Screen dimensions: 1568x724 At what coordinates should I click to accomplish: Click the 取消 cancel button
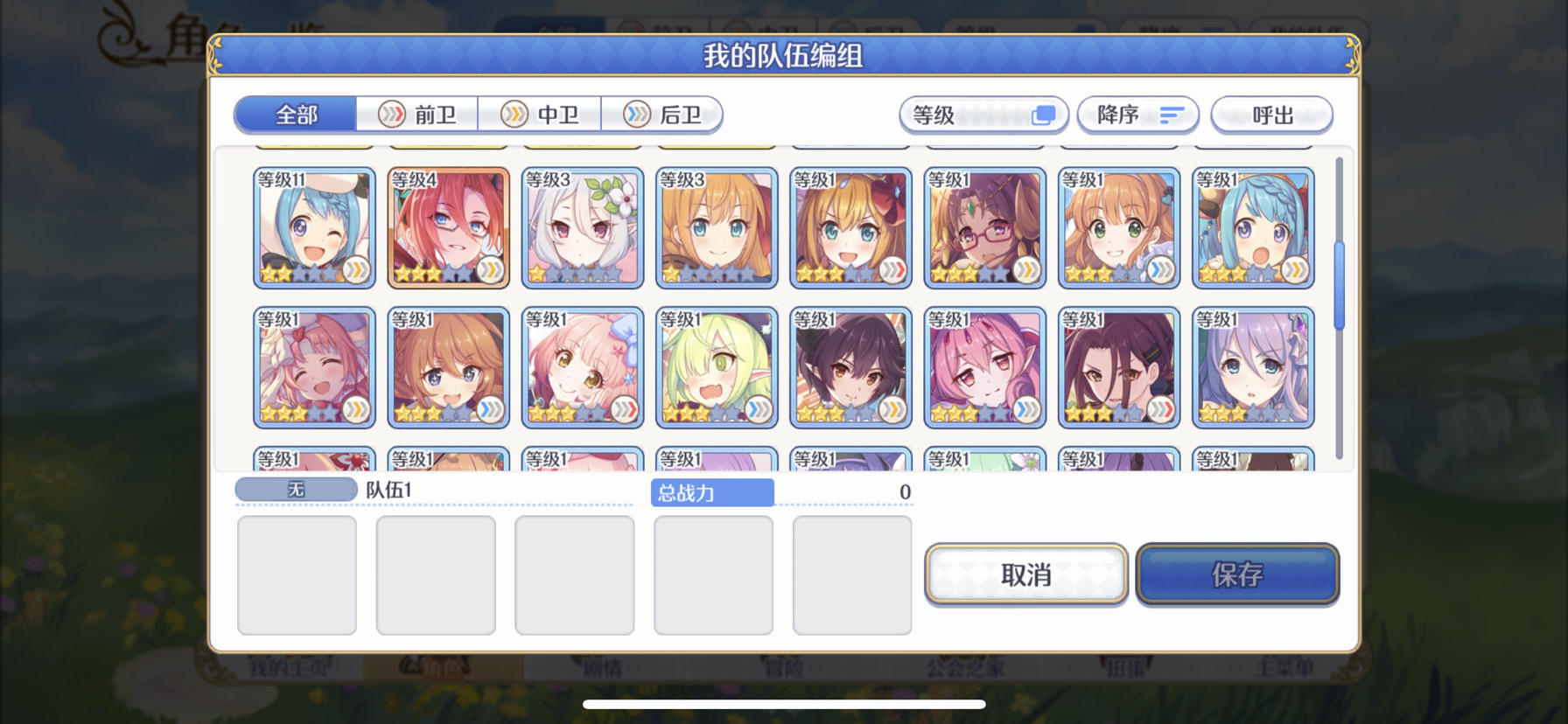(1025, 573)
